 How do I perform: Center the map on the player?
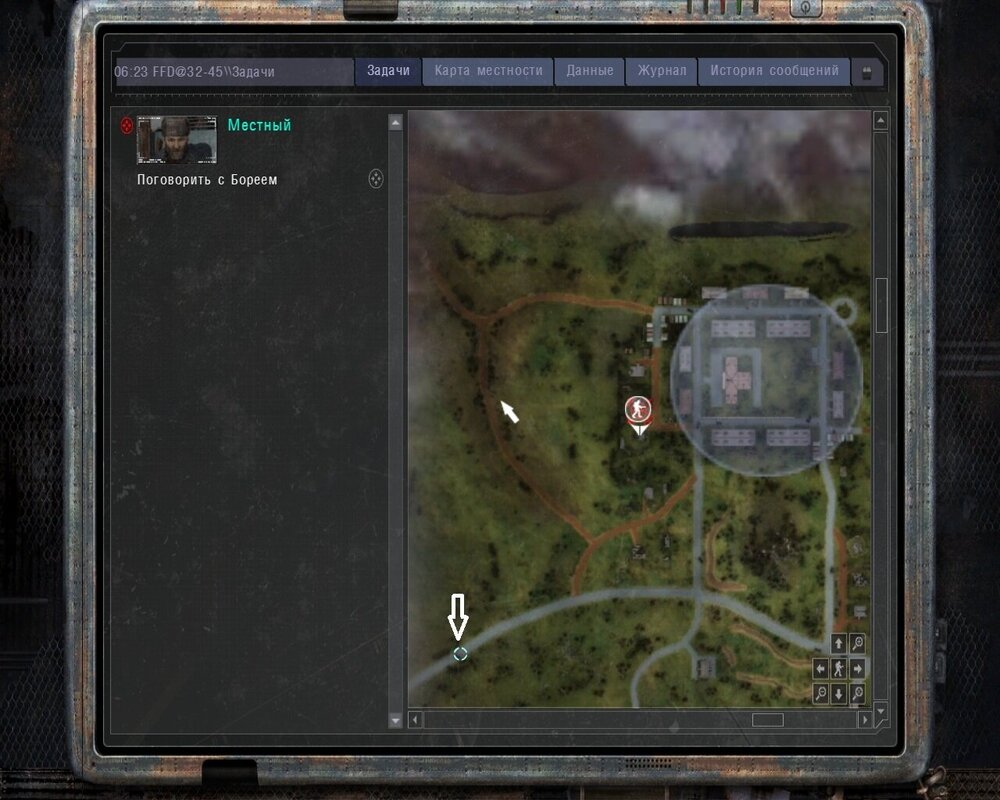pos(838,668)
